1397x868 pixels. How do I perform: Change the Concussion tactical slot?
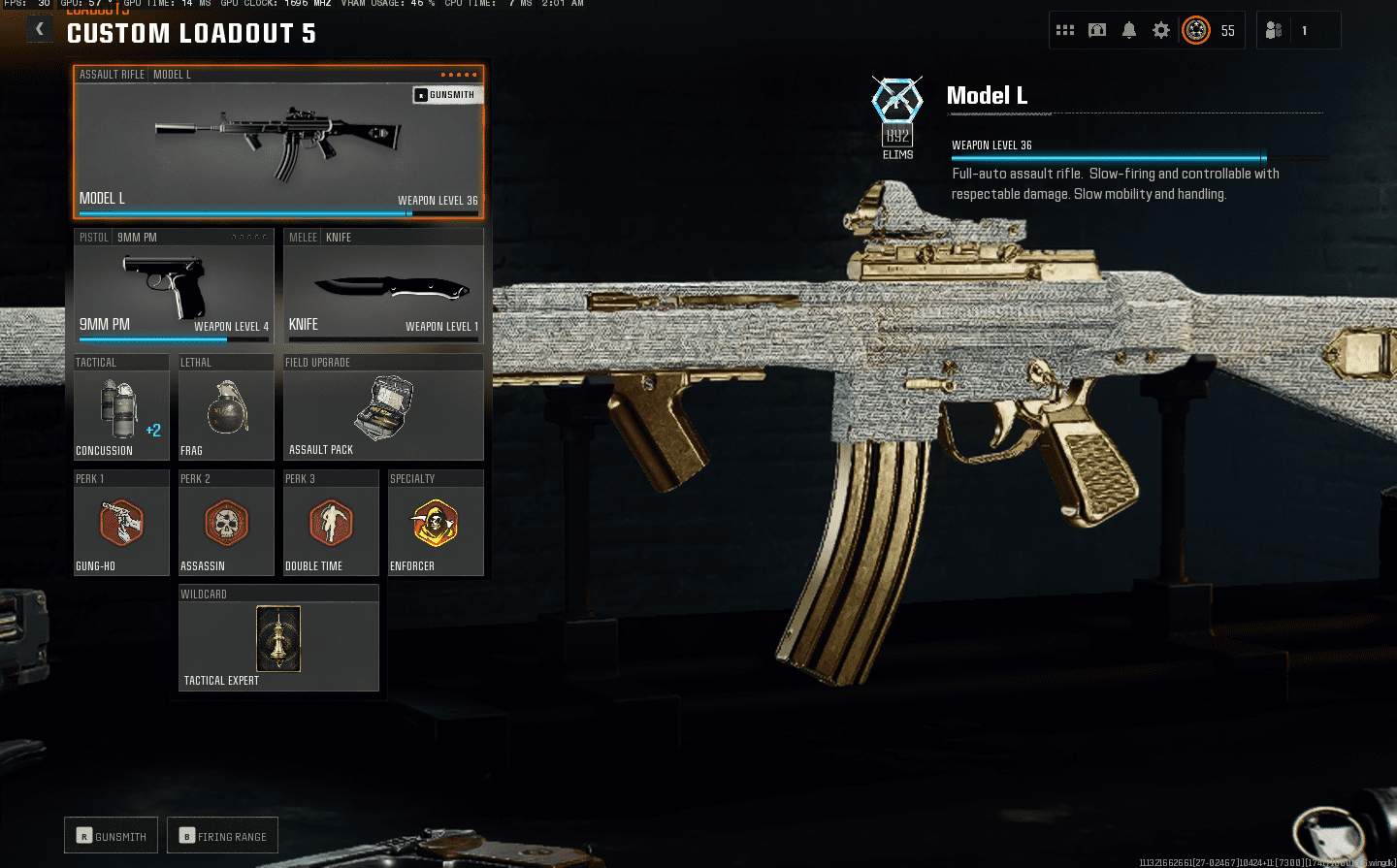pyautogui.click(x=121, y=409)
